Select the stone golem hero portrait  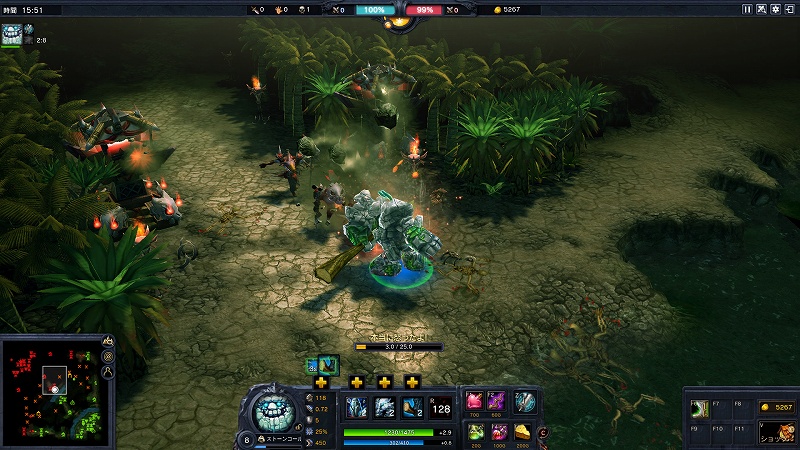click(273, 410)
